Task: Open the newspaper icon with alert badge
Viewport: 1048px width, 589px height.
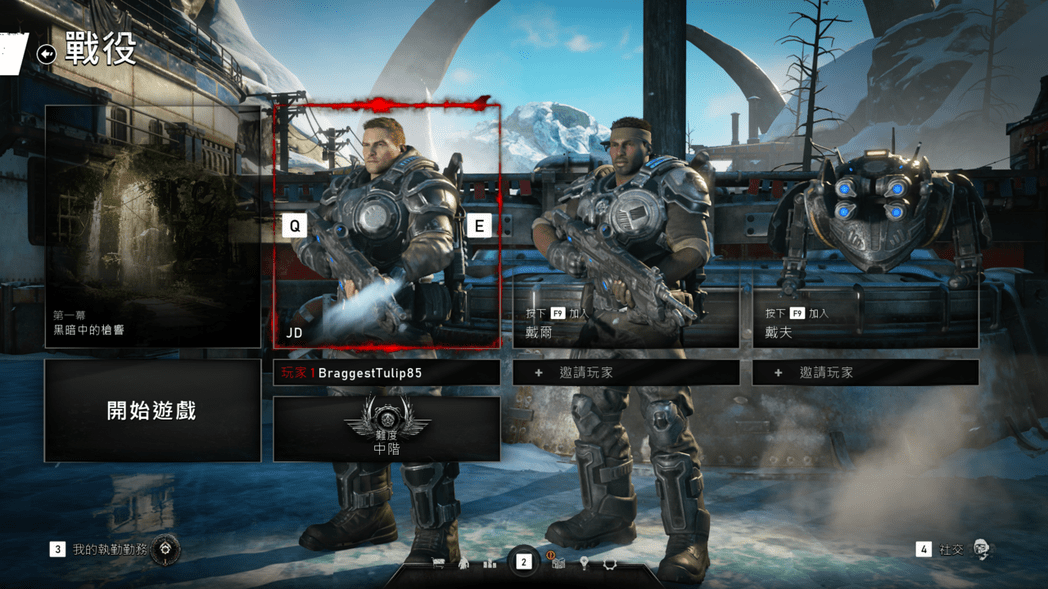Action: tap(558, 564)
